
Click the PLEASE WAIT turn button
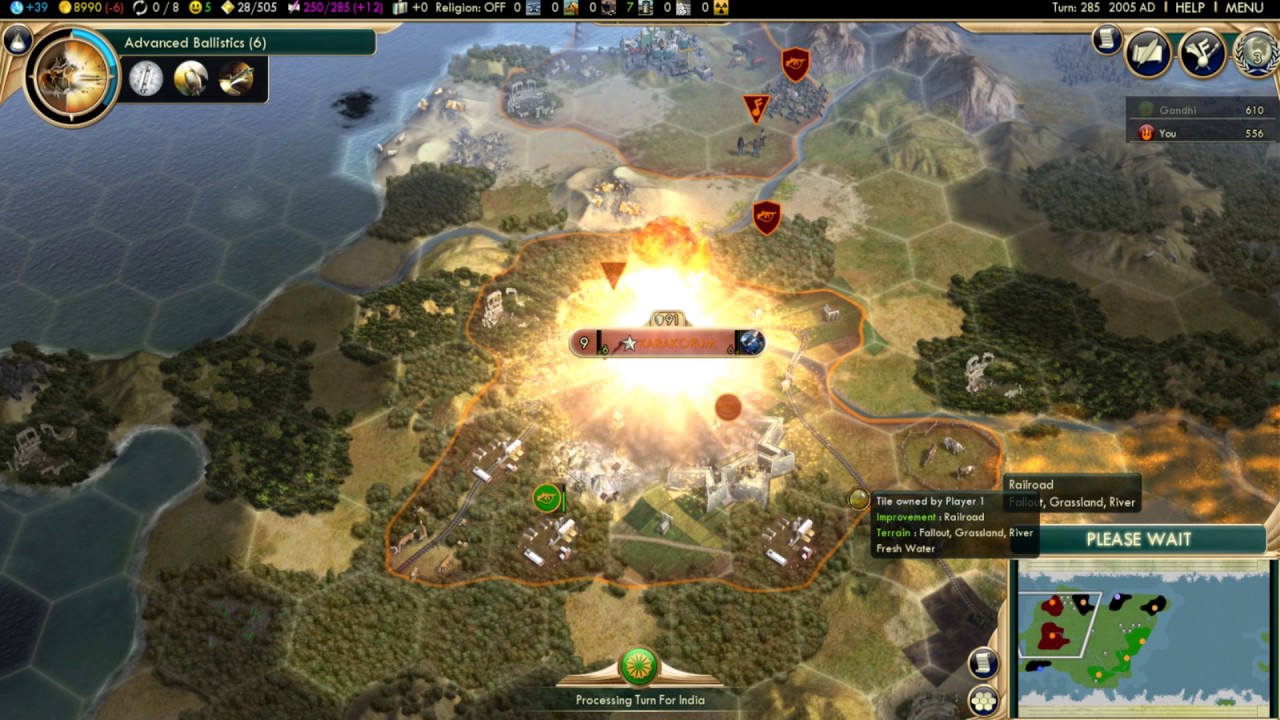point(1138,539)
